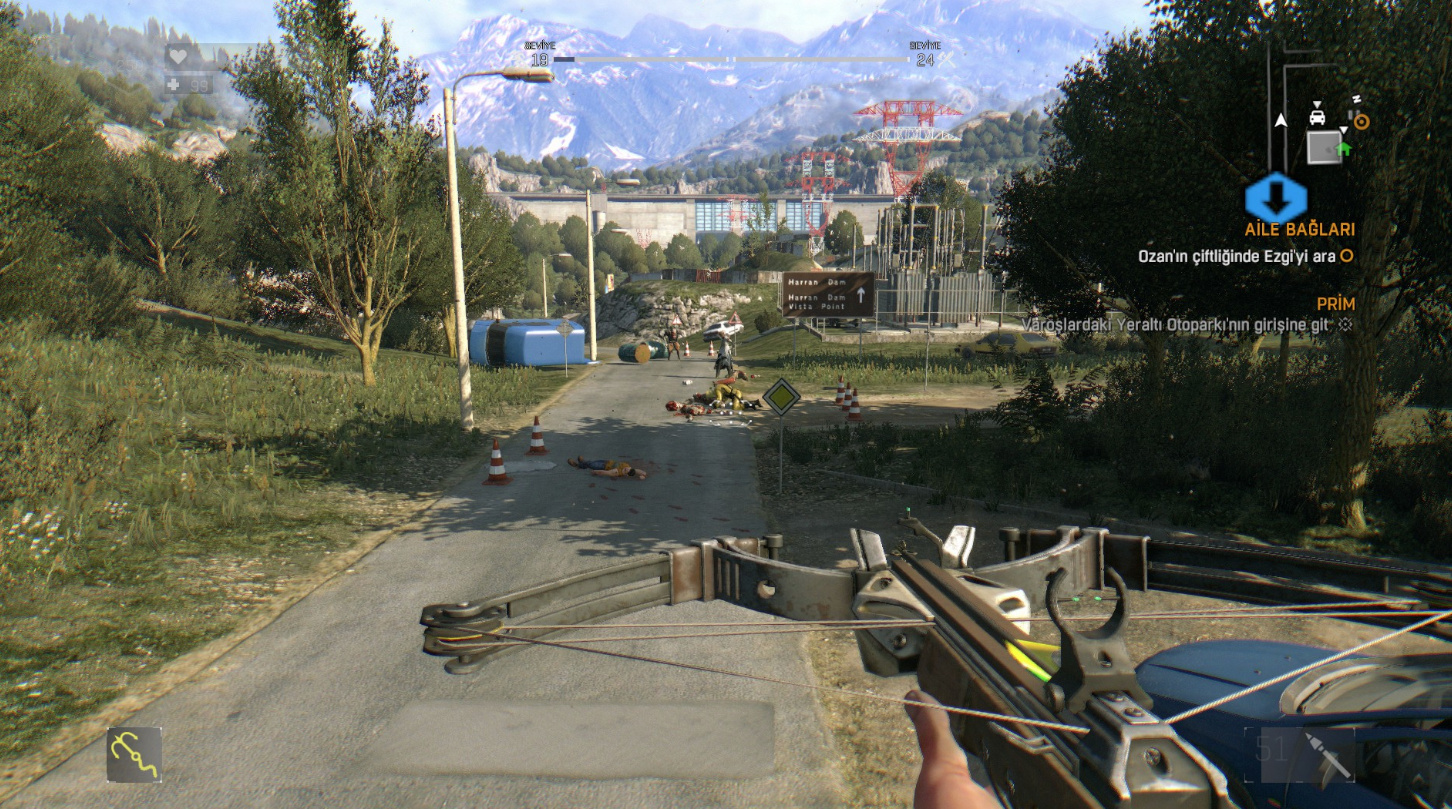
Task: Open the PRİM side quest tracker
Action: (1335, 303)
